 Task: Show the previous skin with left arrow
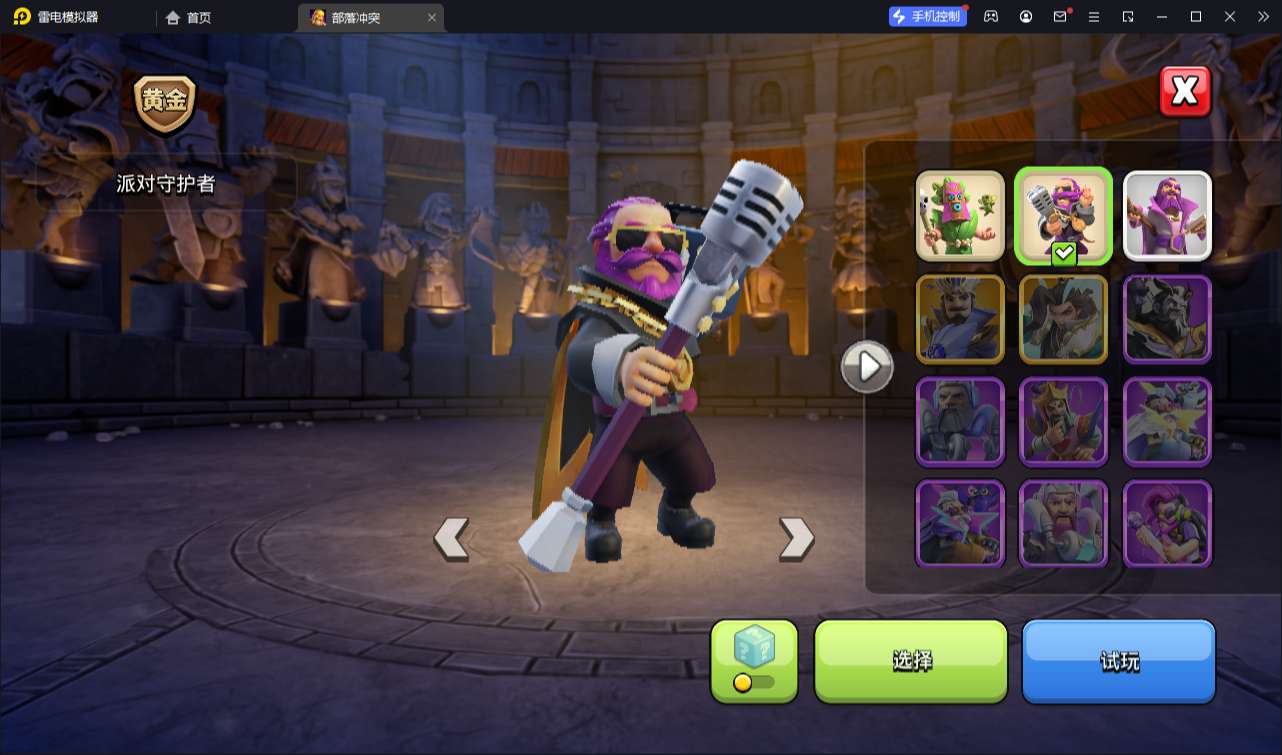pos(451,538)
